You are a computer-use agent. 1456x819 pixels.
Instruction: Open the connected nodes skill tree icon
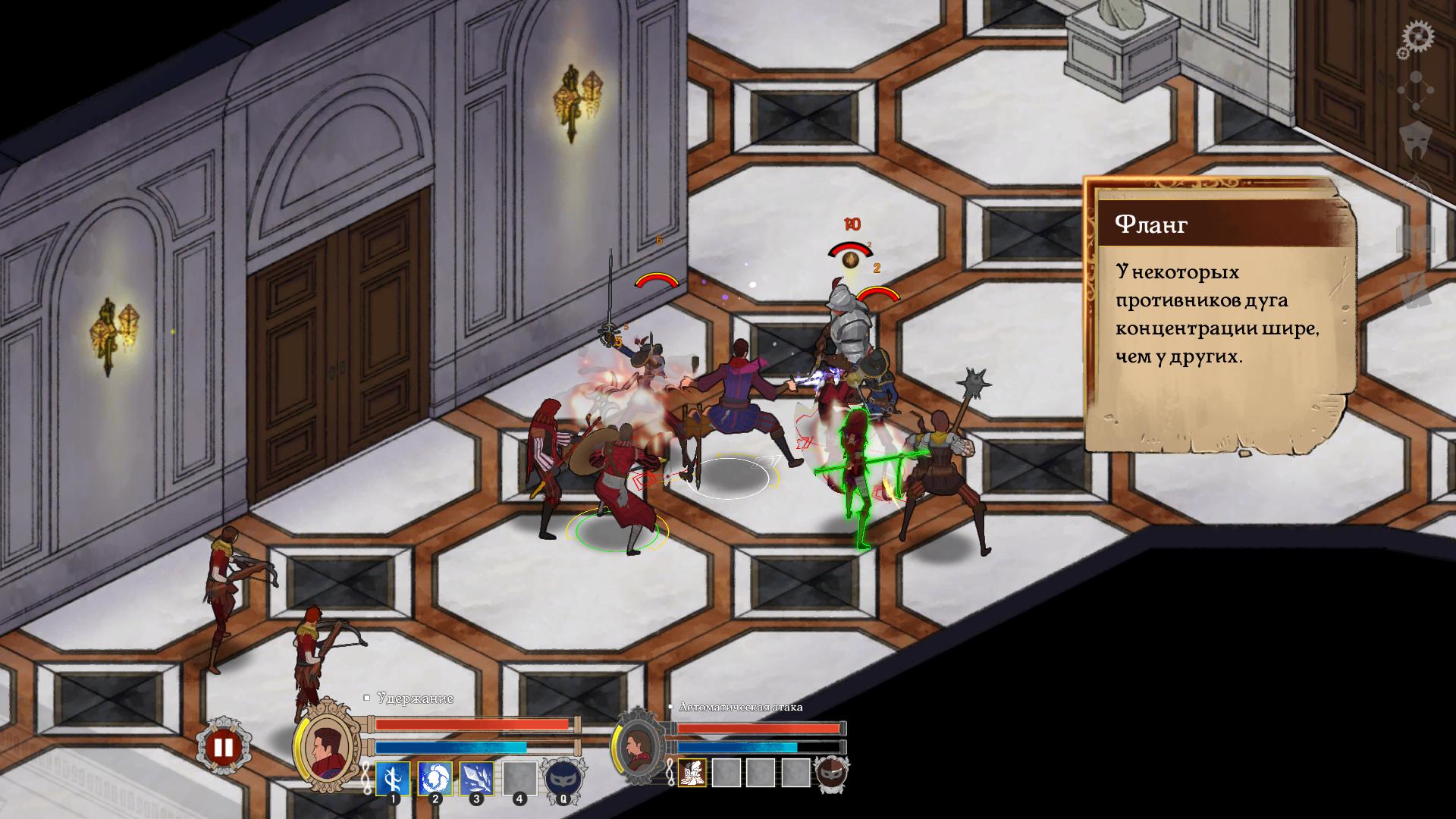pyautogui.click(x=1416, y=93)
